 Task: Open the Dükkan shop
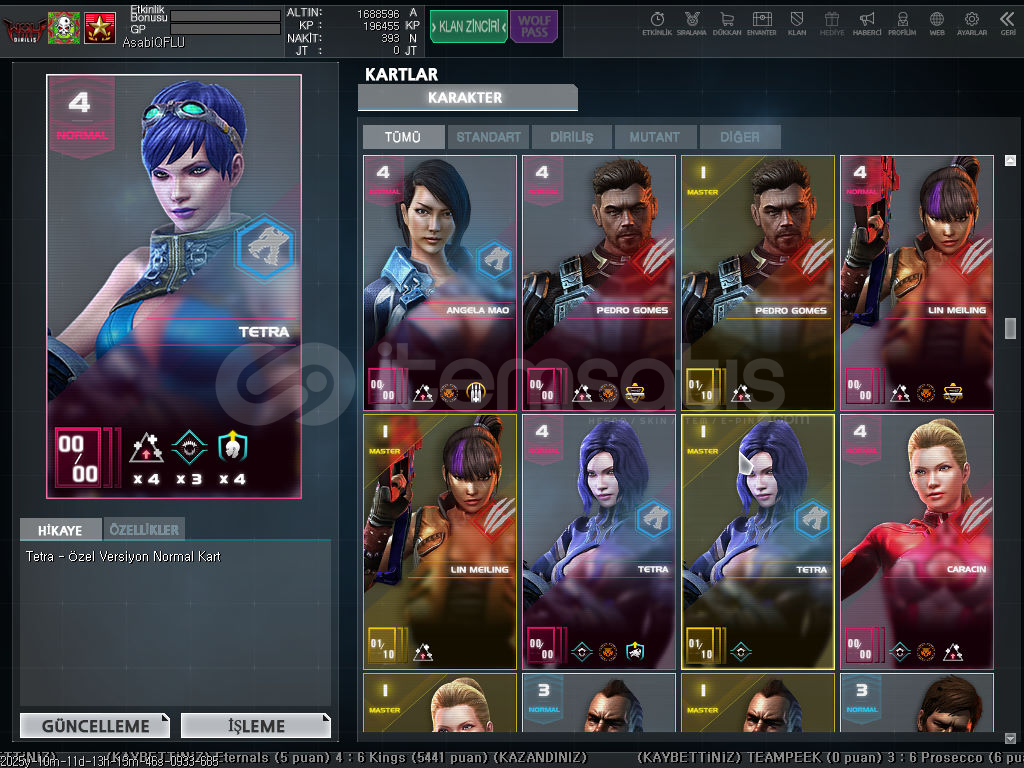pos(727,23)
